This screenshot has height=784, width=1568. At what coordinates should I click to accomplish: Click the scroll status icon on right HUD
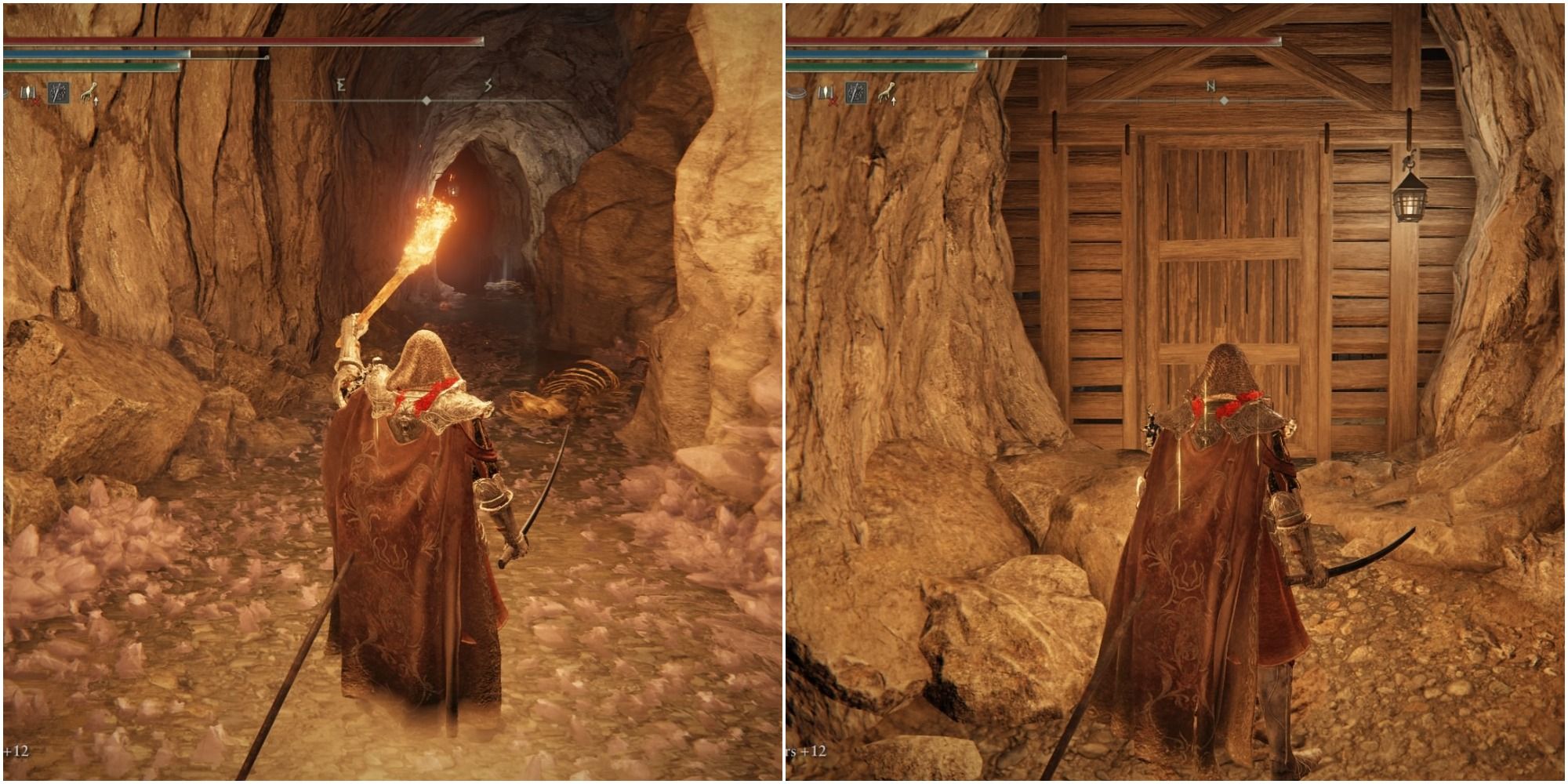[x=825, y=92]
